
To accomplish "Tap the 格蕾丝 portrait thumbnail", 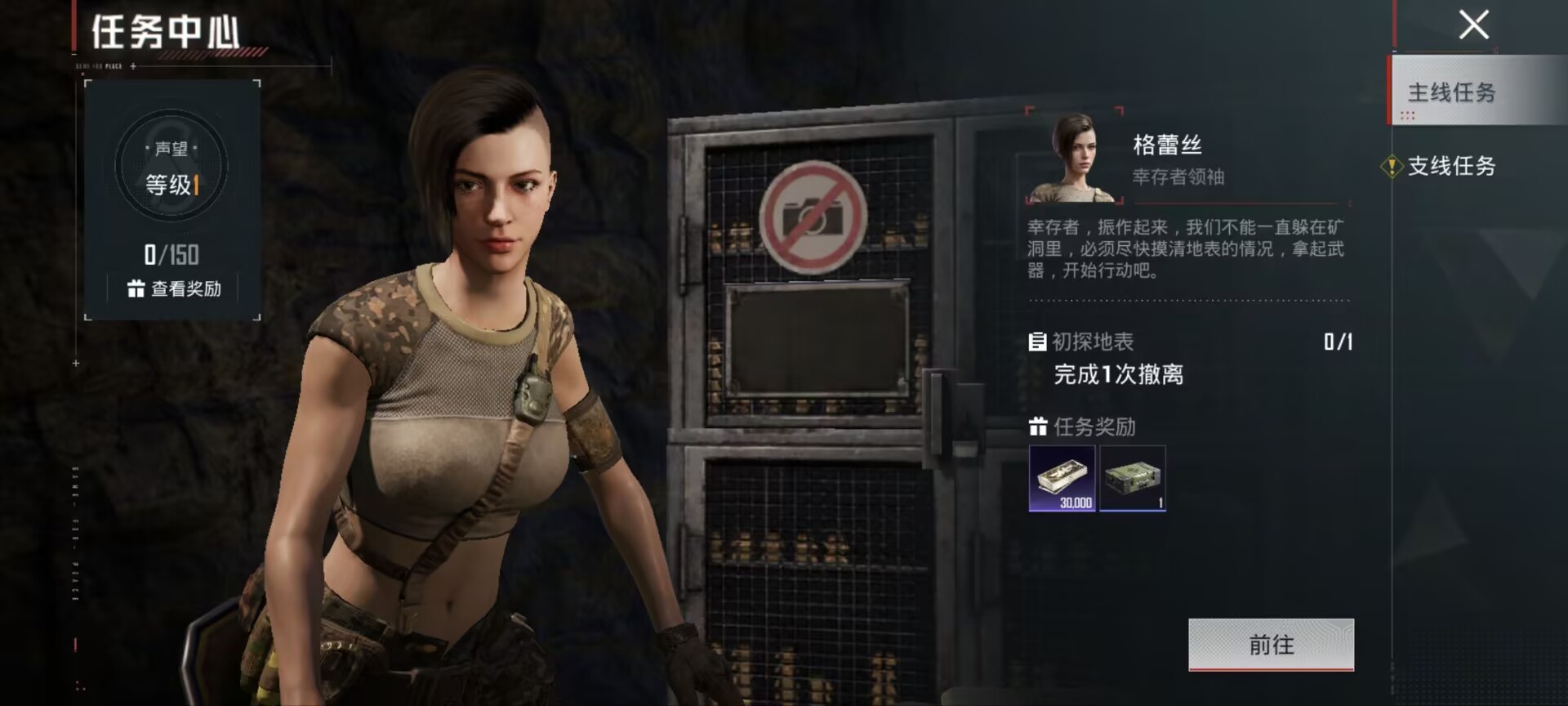I will pyautogui.click(x=1074, y=158).
